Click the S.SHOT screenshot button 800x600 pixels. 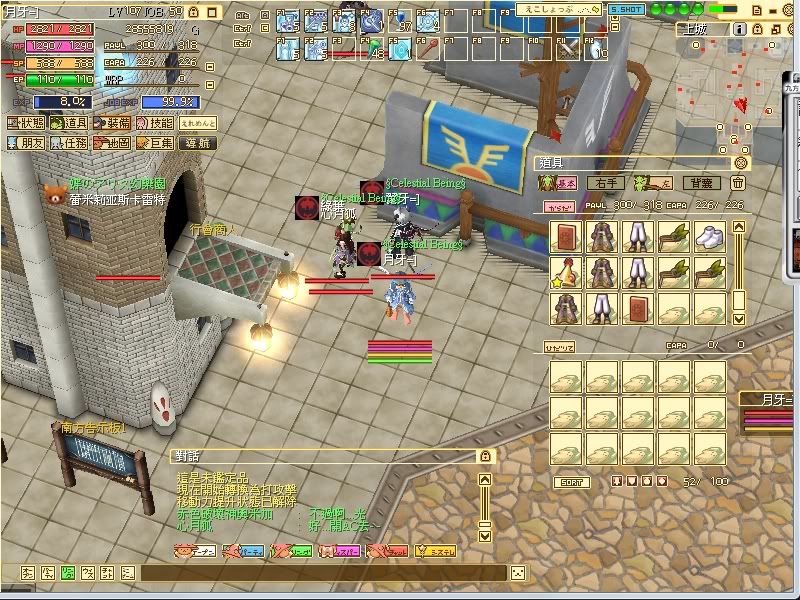pyautogui.click(x=626, y=8)
